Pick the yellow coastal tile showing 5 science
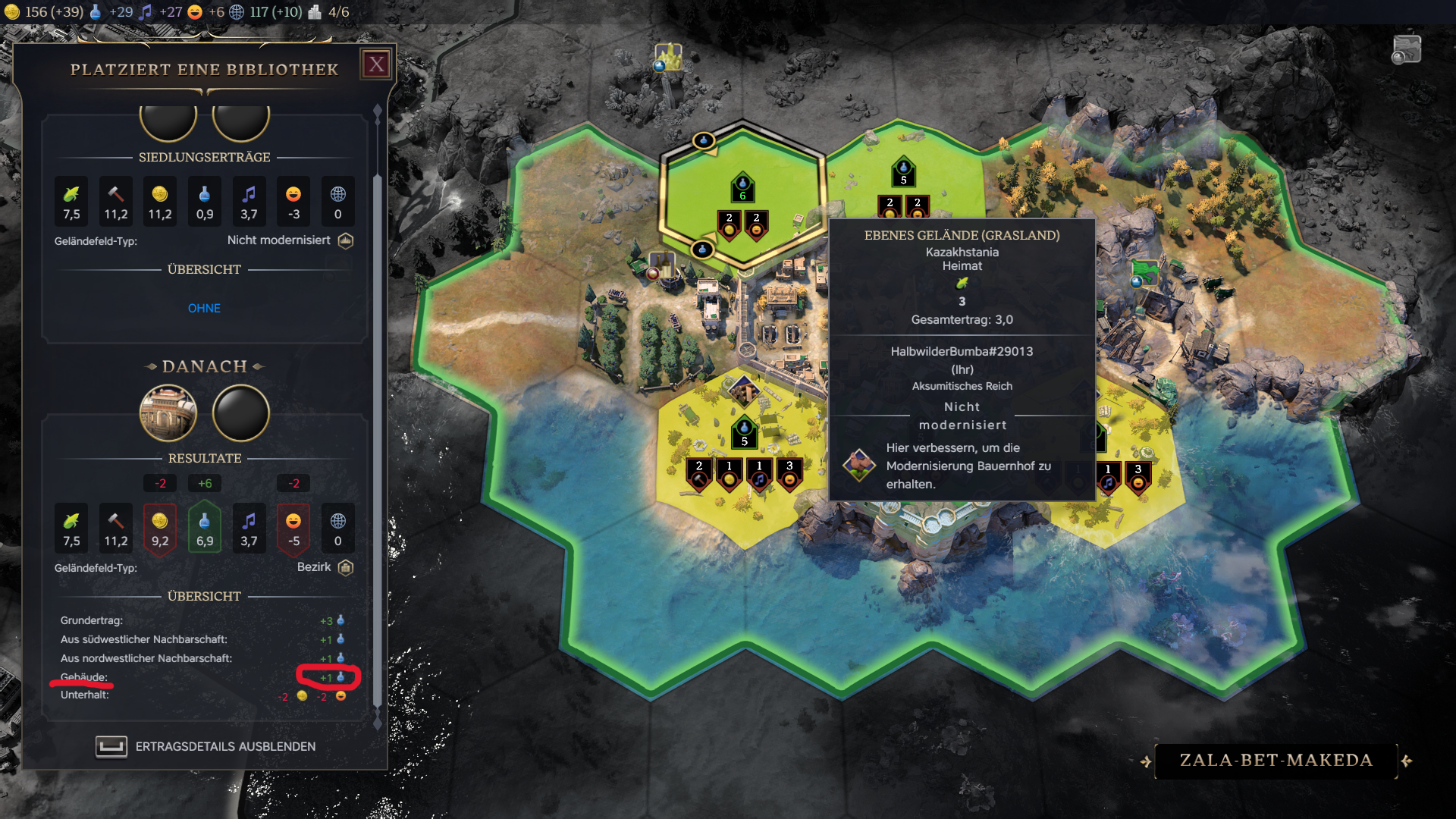This screenshot has height=819, width=1456. coord(744,432)
